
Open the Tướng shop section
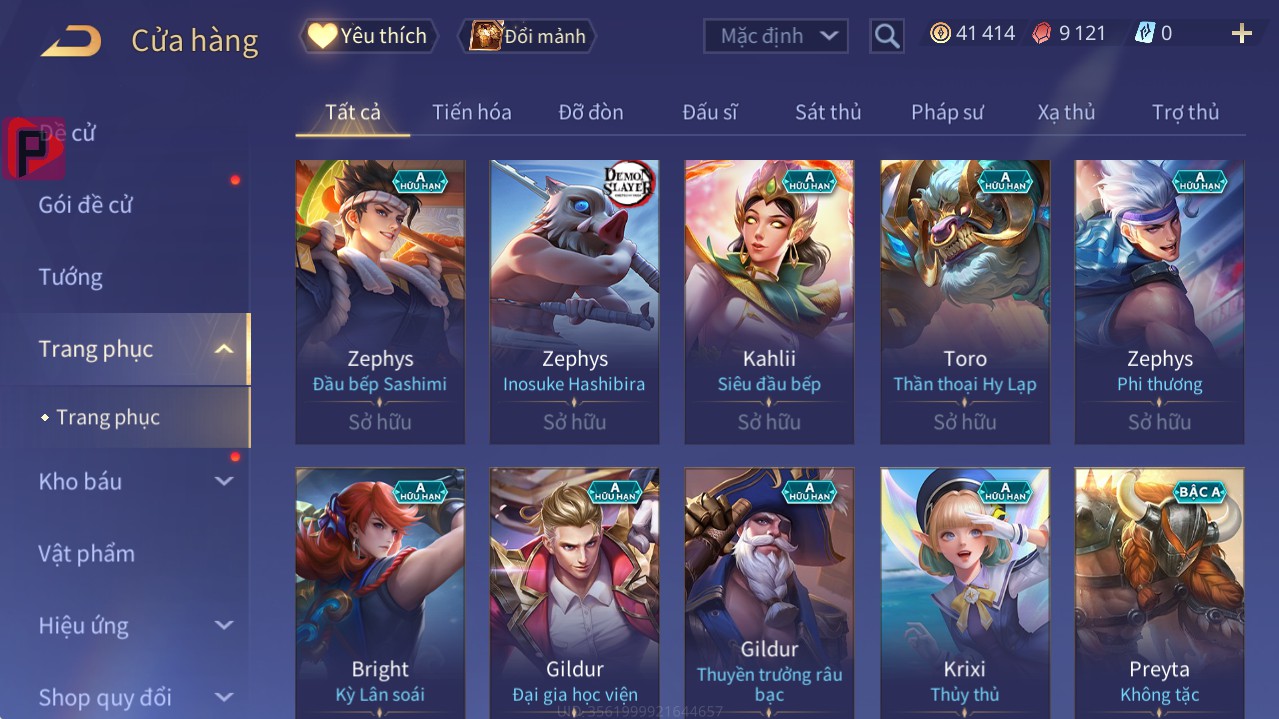tap(71, 277)
